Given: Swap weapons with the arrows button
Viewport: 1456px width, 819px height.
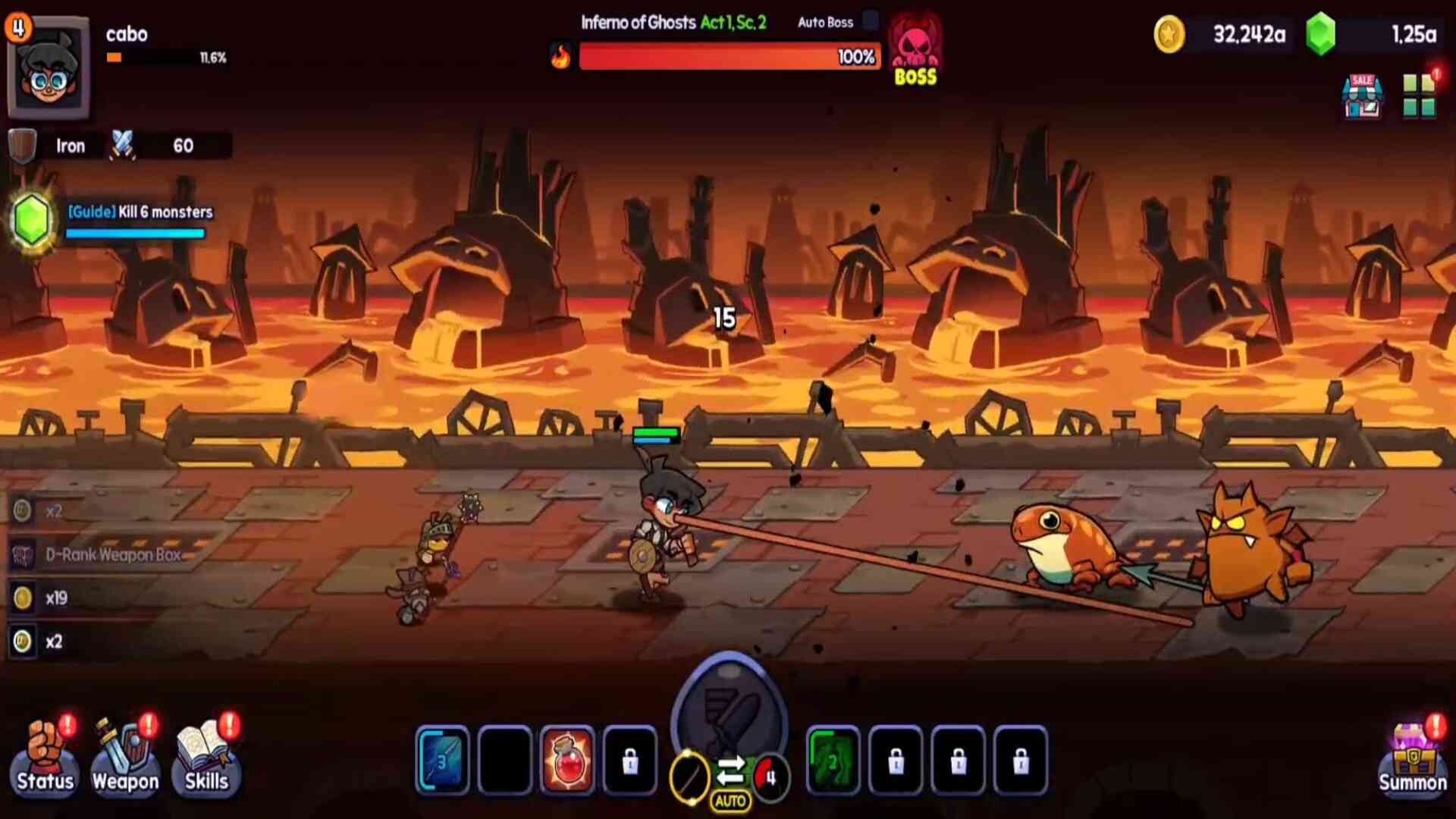Looking at the screenshot, I should click(730, 771).
